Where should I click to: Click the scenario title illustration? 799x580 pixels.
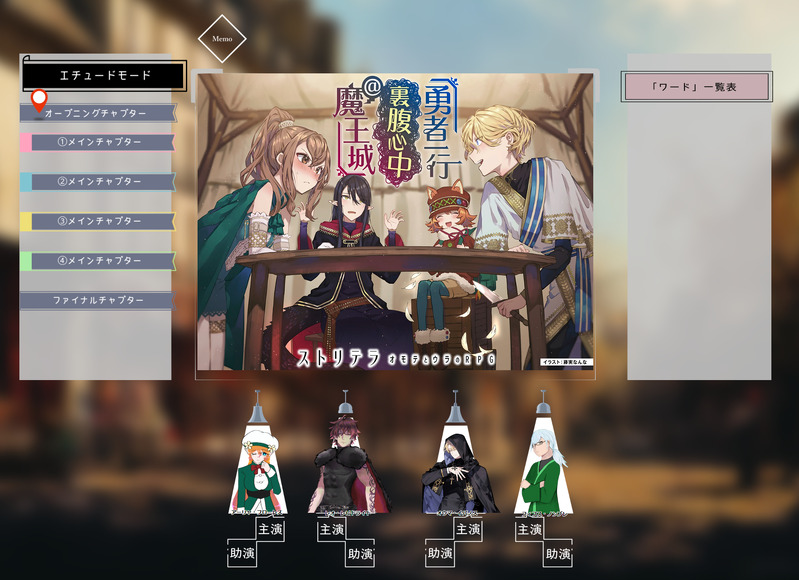pyautogui.click(x=396, y=225)
